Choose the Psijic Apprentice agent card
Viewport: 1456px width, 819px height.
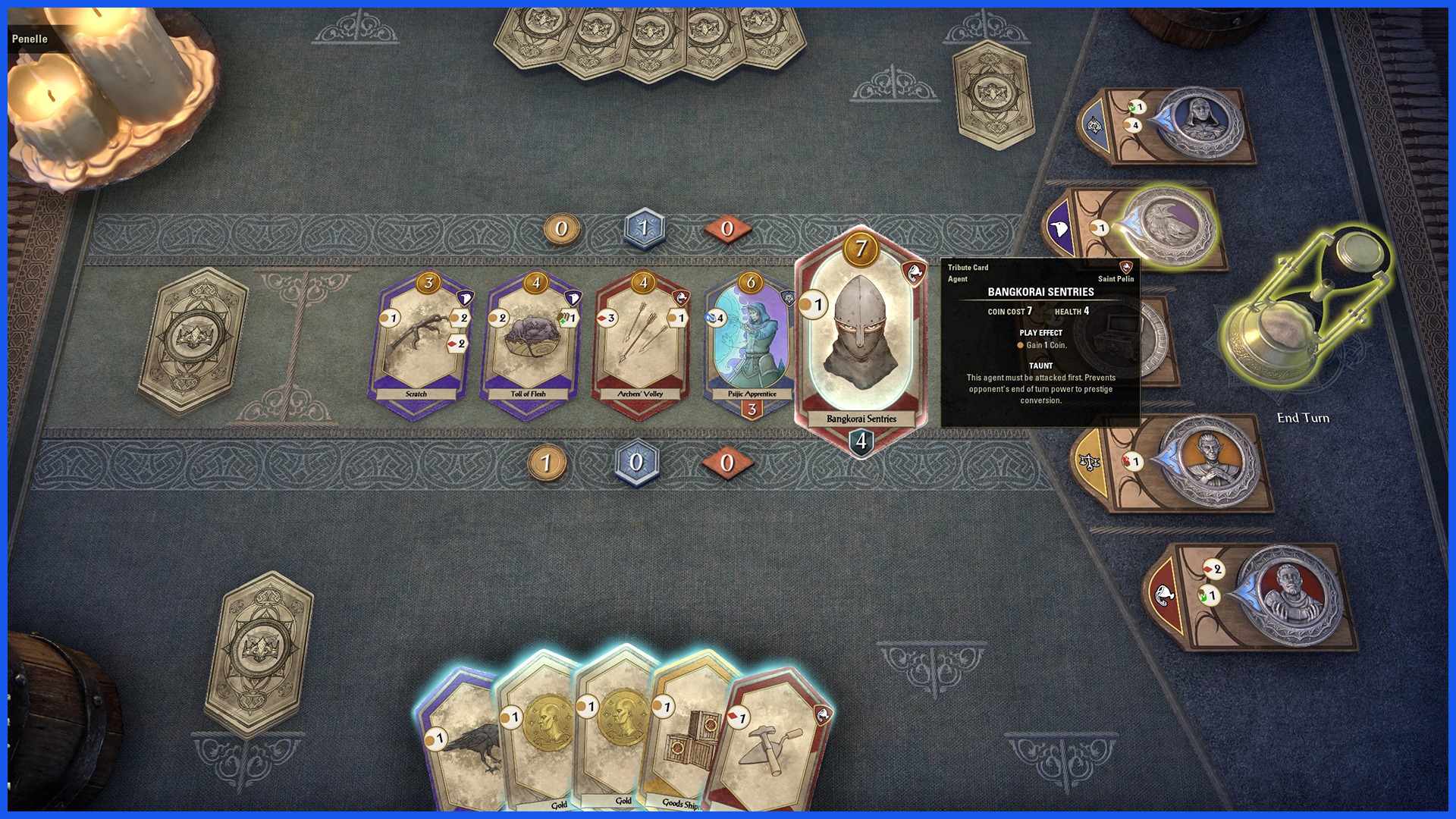tap(749, 343)
